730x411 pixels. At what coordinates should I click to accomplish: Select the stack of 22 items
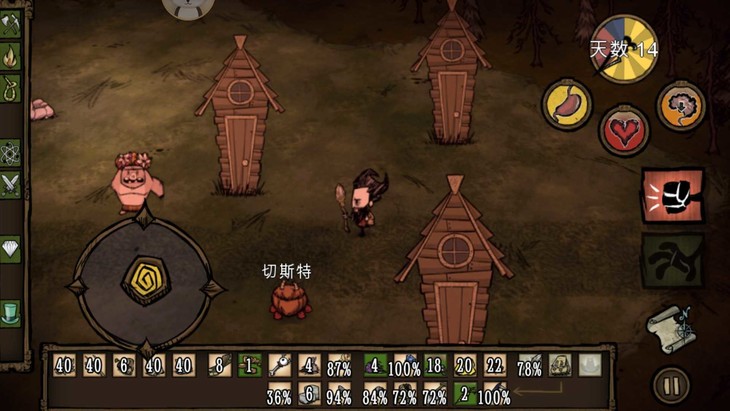494,366
